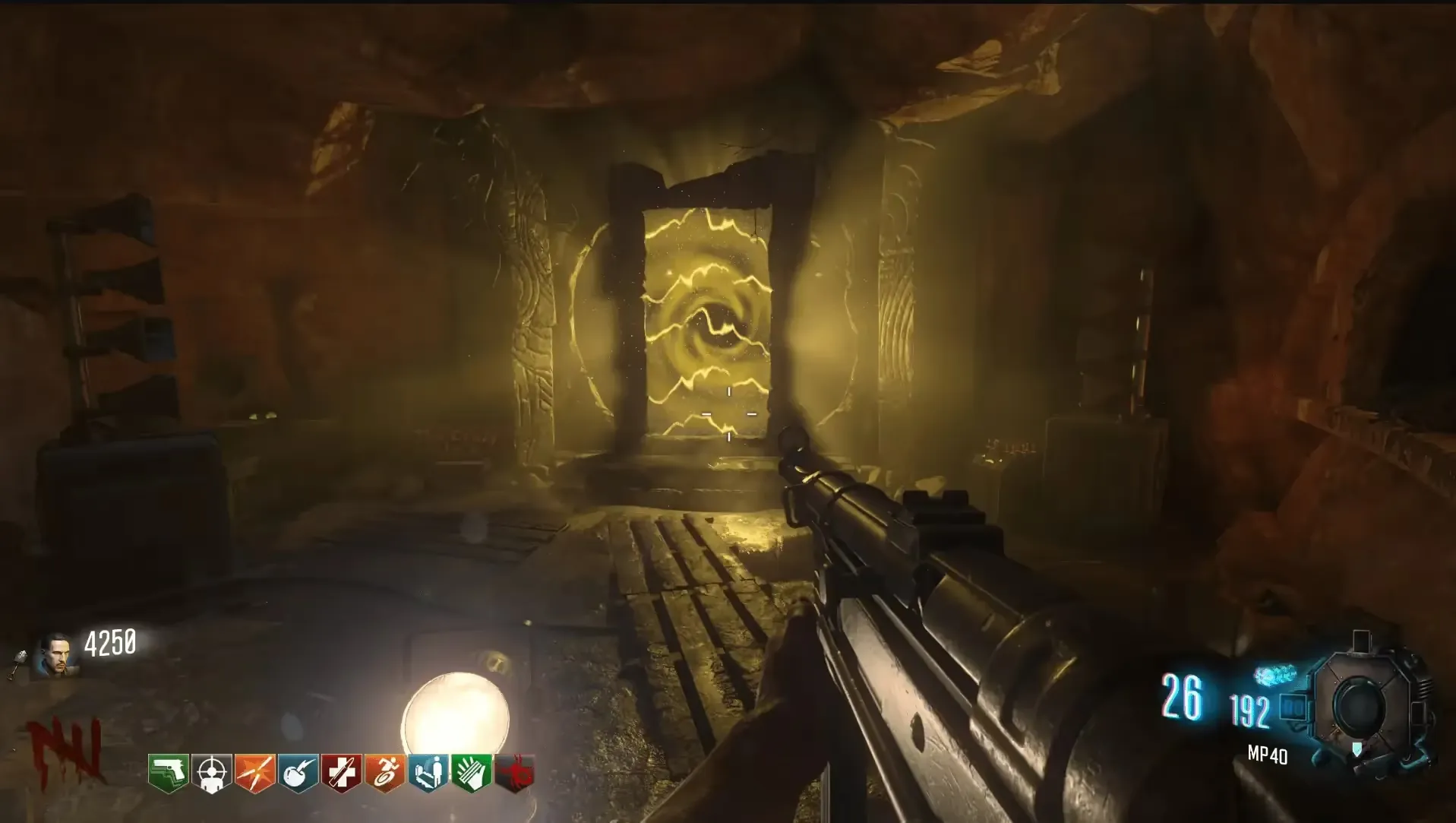Click the MP40 weapon name label
The image size is (1456, 823).
tap(1267, 755)
